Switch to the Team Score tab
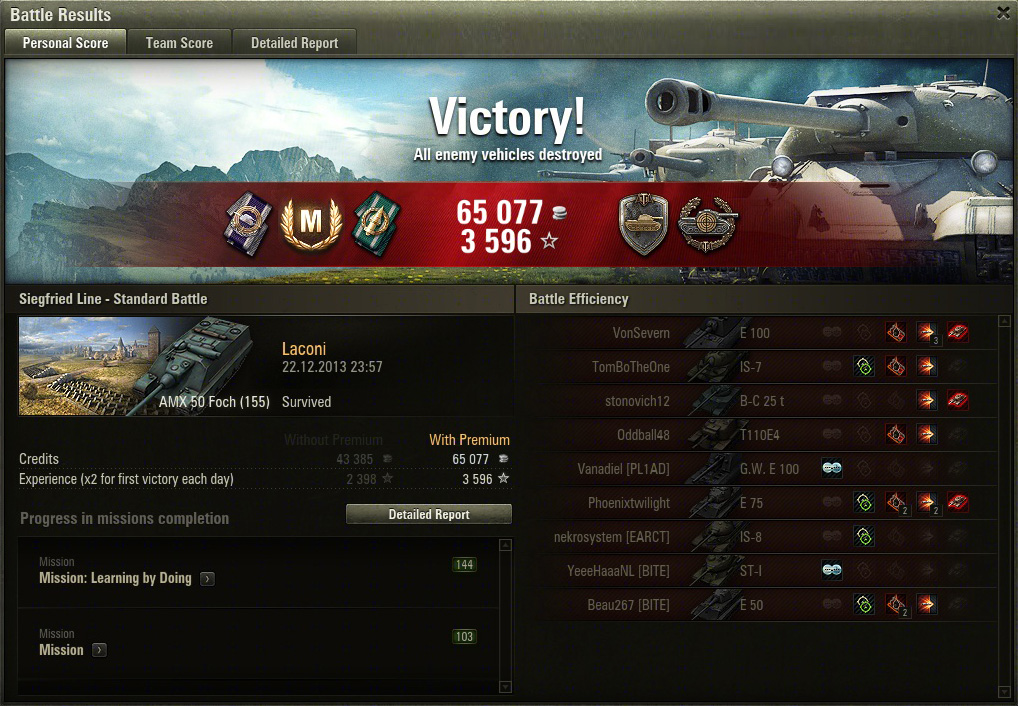Viewport: 1018px width, 706px height. tap(179, 43)
